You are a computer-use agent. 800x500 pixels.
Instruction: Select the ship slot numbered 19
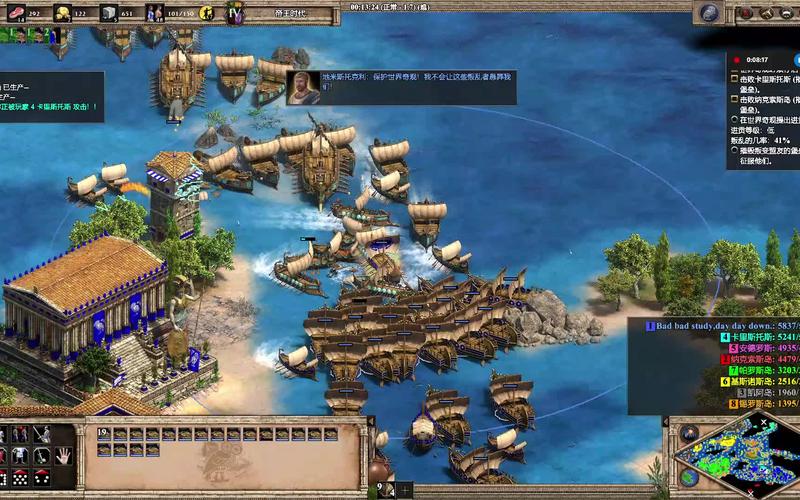click(104, 435)
